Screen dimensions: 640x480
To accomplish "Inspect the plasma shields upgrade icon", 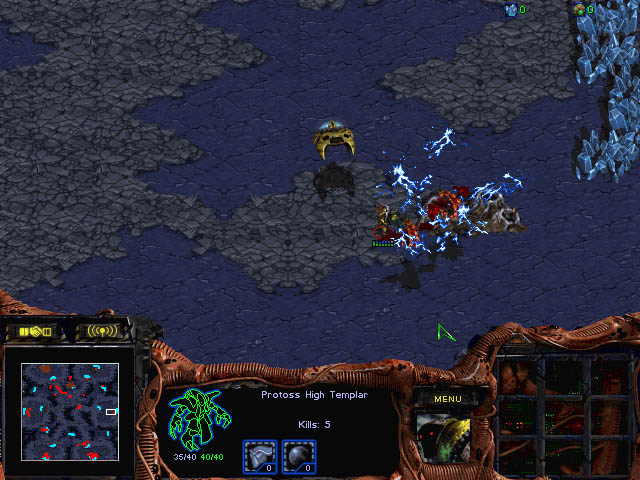I will coord(299,456).
